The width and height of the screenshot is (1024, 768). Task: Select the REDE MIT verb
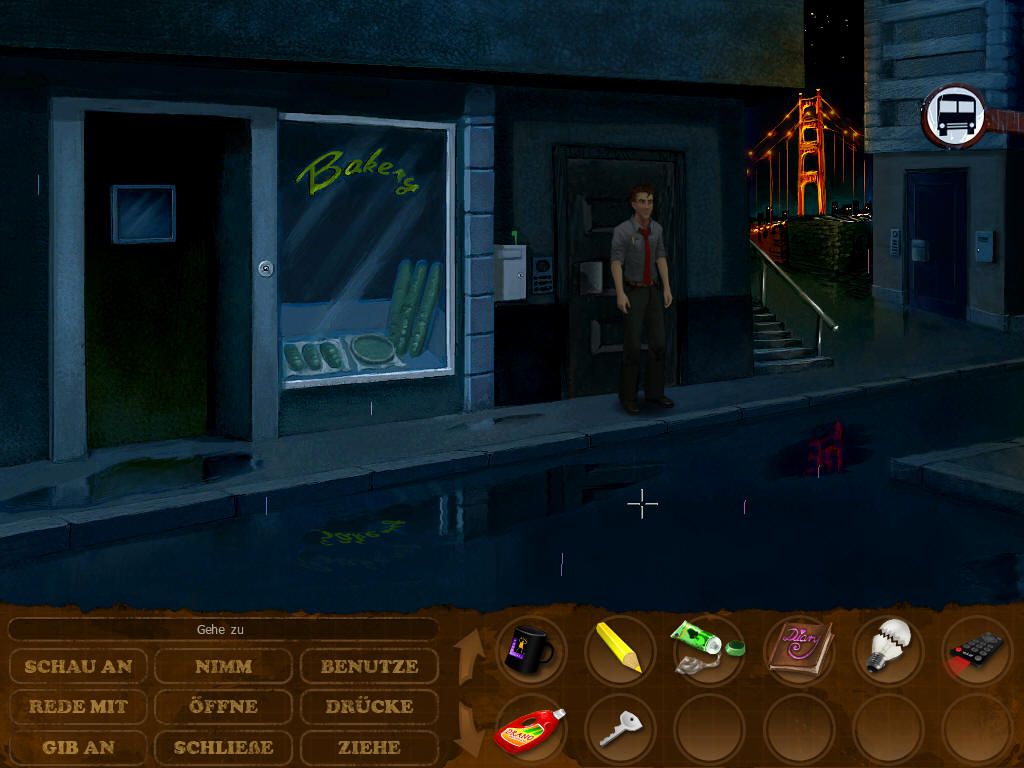(78, 706)
